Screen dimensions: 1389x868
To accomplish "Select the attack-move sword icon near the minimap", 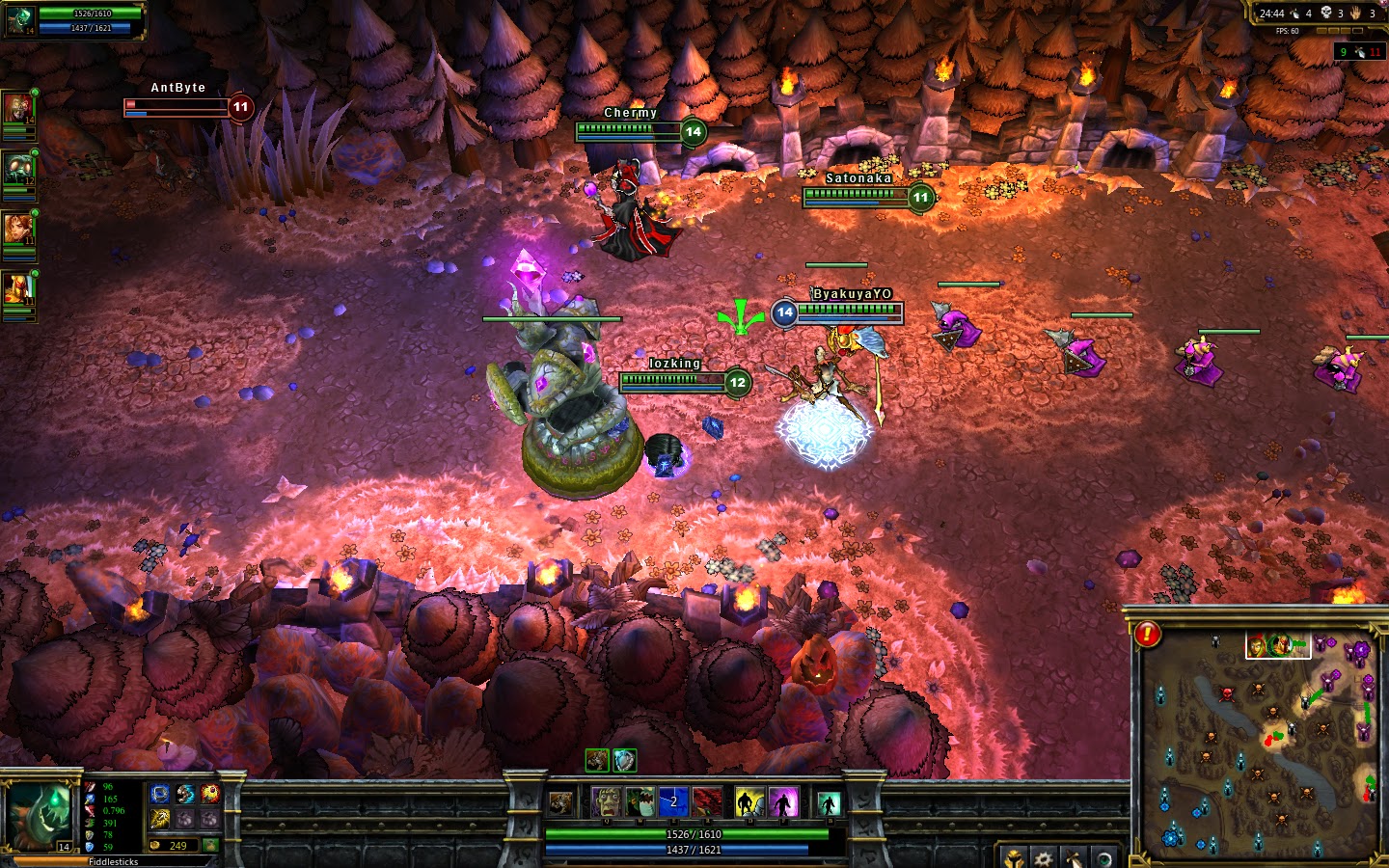I will click(x=1072, y=858).
